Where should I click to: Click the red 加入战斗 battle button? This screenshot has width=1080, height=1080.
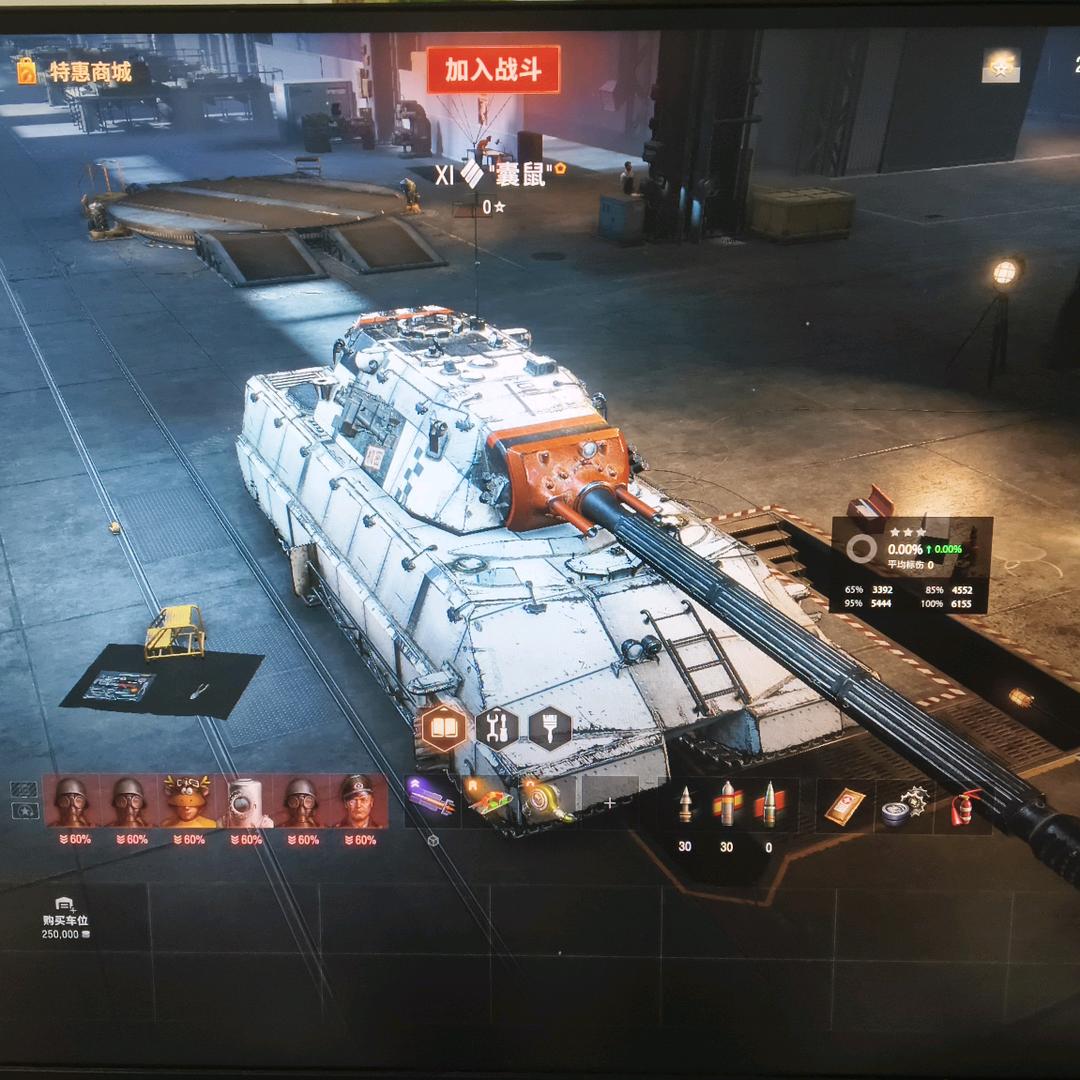(x=493, y=69)
